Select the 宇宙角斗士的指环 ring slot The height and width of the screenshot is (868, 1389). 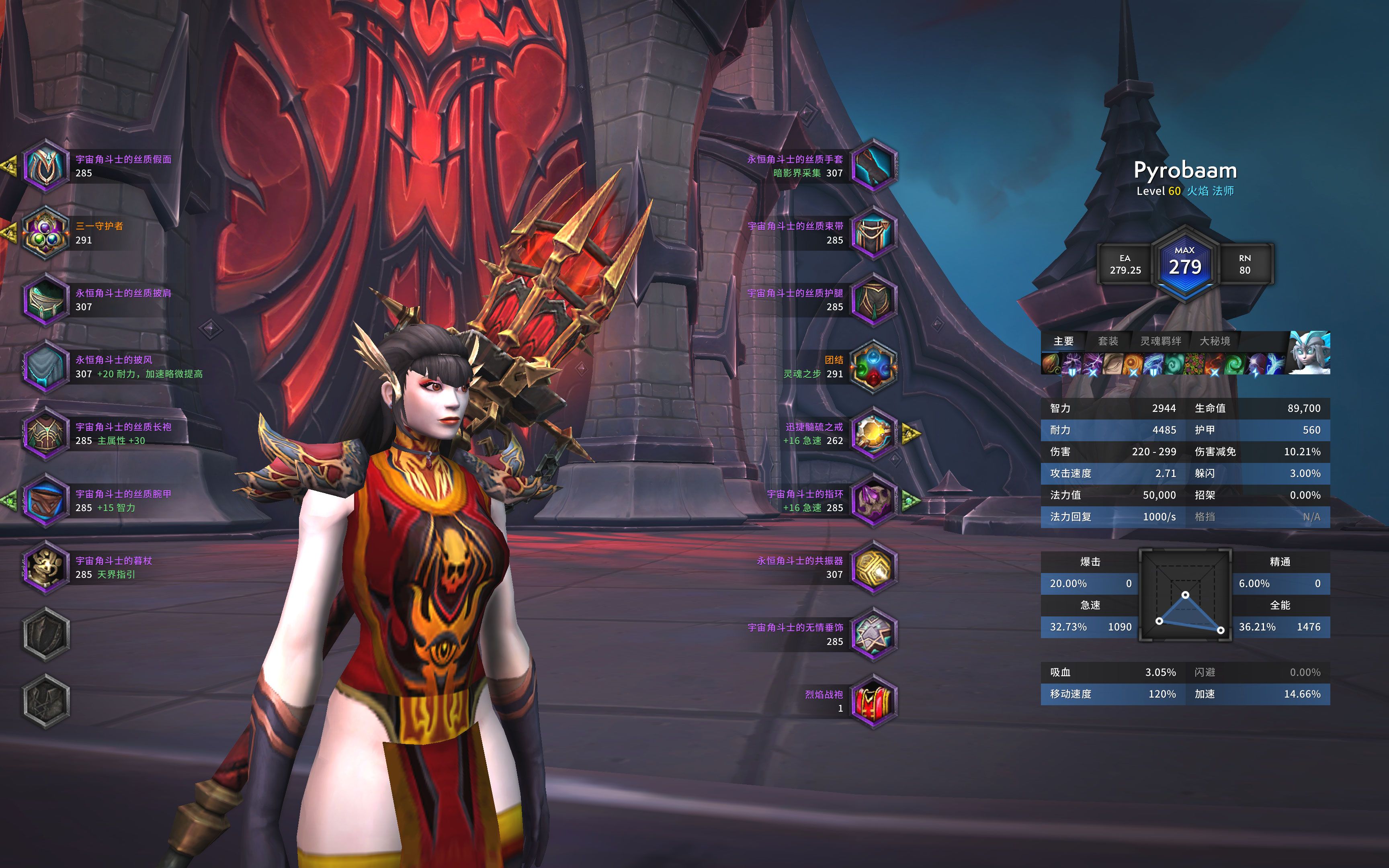873,500
